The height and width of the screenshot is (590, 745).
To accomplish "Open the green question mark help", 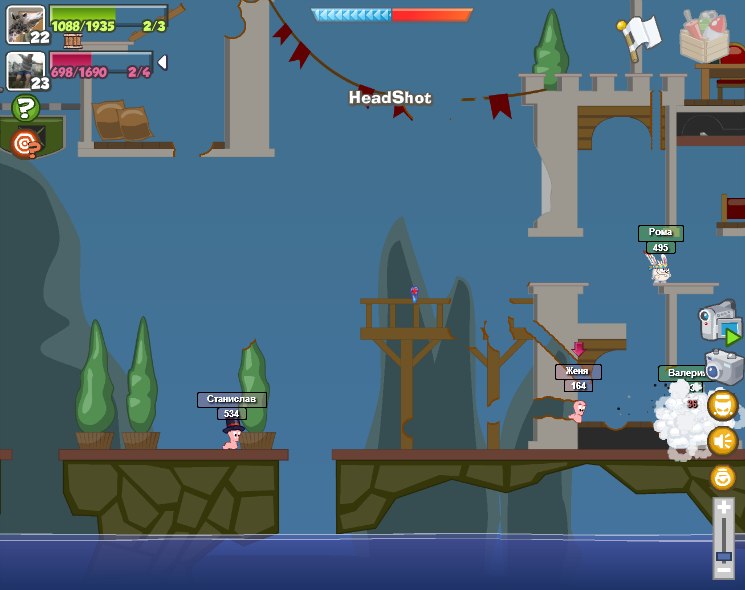I will click(25, 108).
